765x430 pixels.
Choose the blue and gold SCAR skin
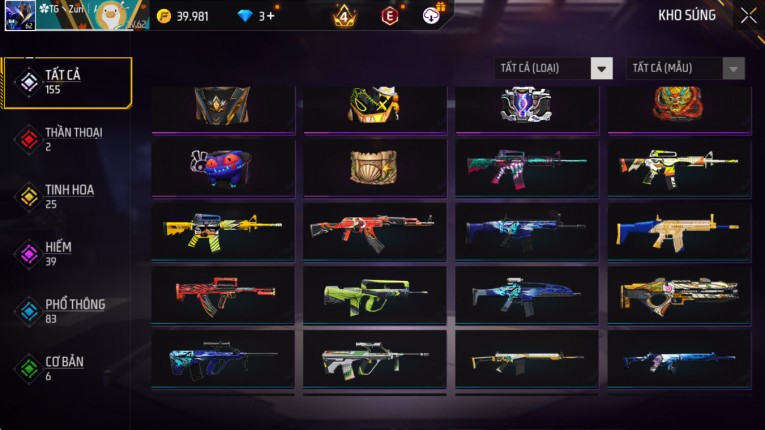(679, 231)
